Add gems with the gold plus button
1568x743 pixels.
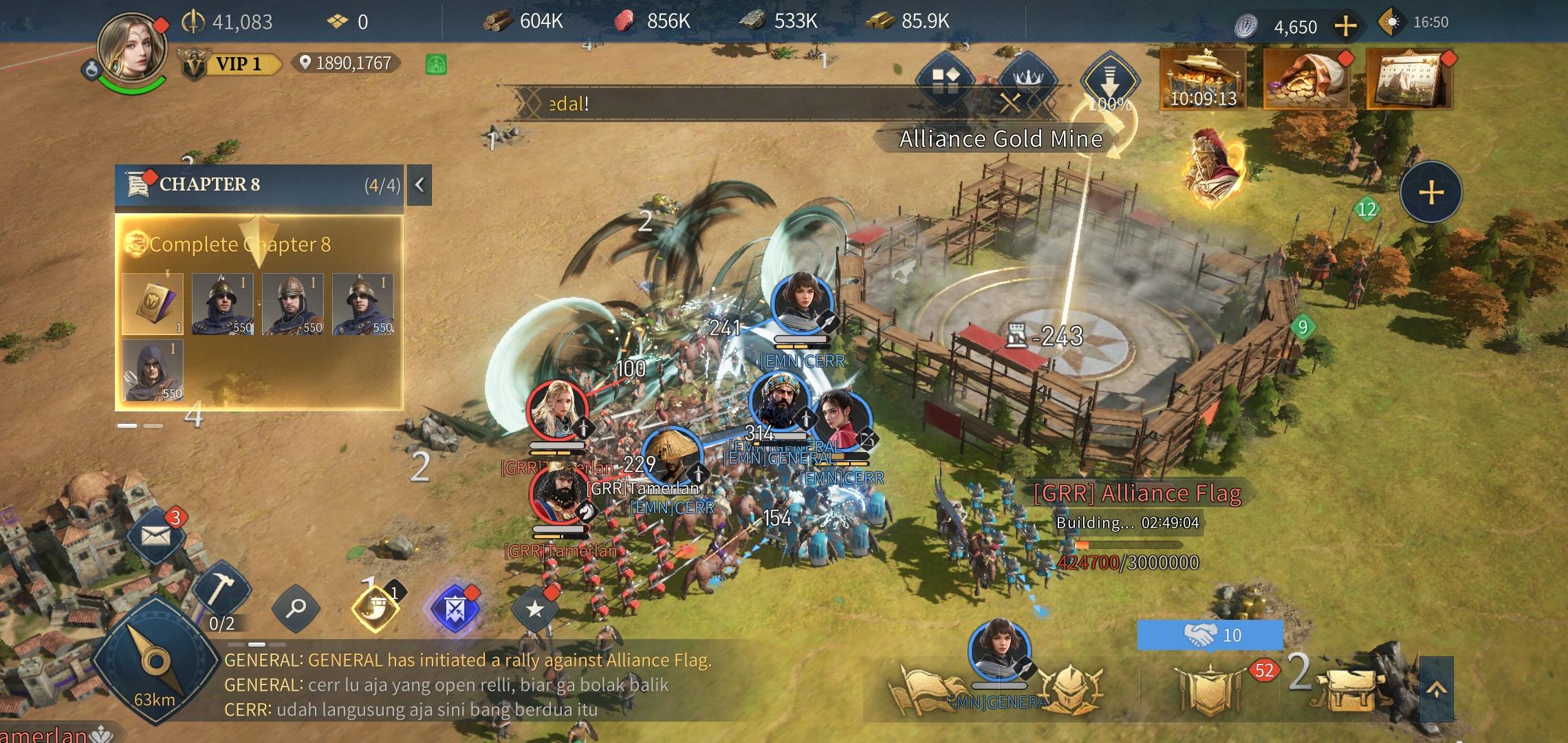(x=1345, y=26)
